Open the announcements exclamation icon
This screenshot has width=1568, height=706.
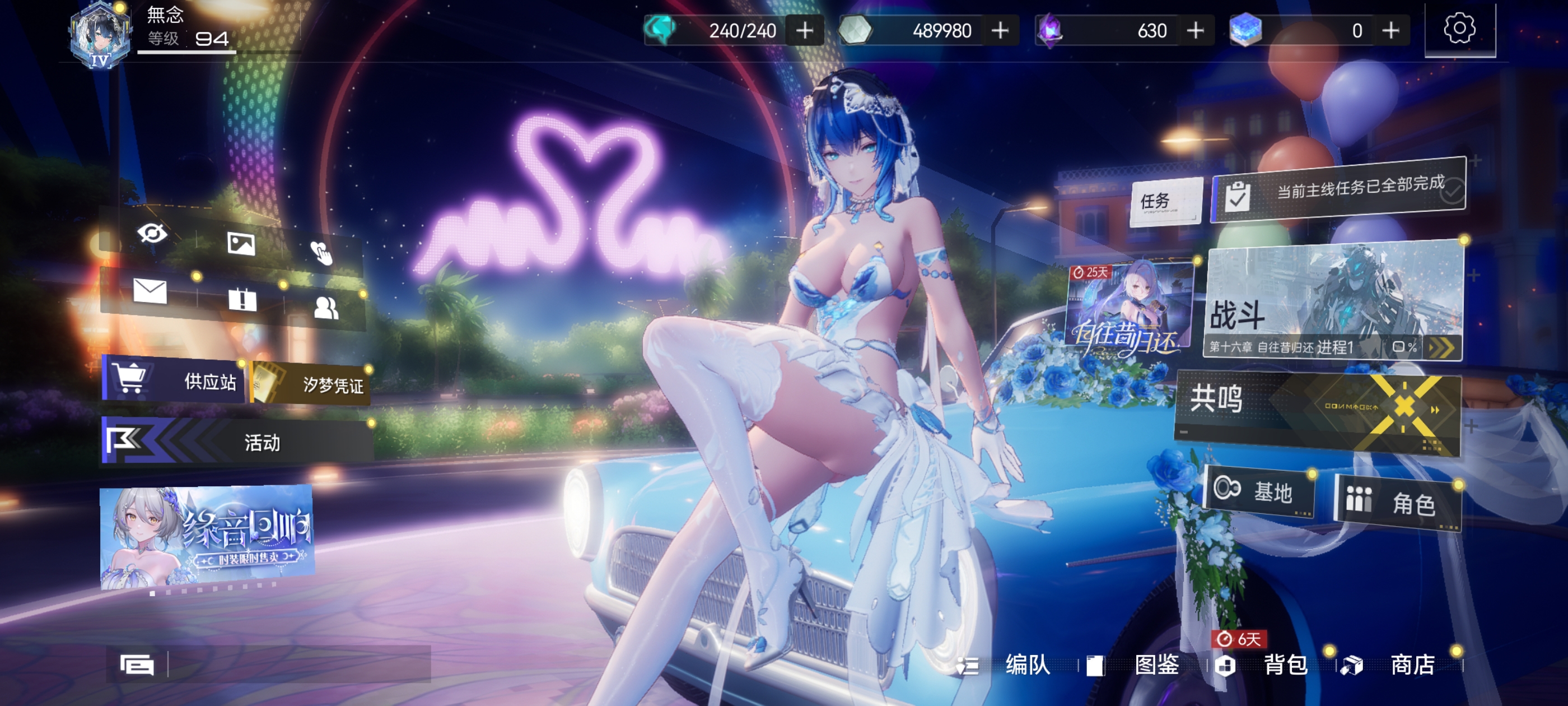click(x=242, y=300)
